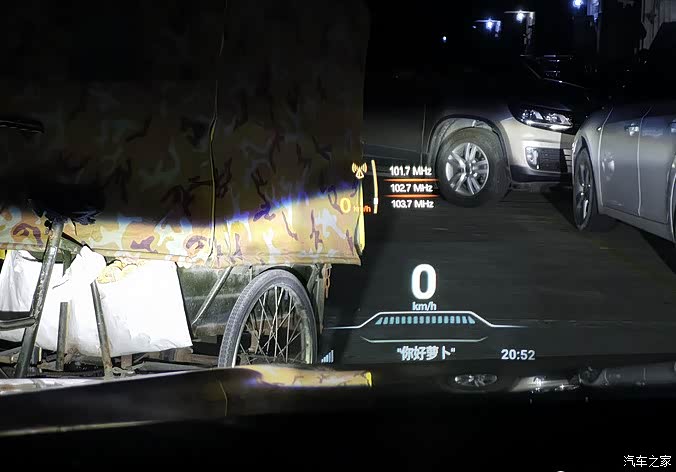This screenshot has height=472, width=676.
Task: Click the radio antenna icon
Action: [359, 171]
